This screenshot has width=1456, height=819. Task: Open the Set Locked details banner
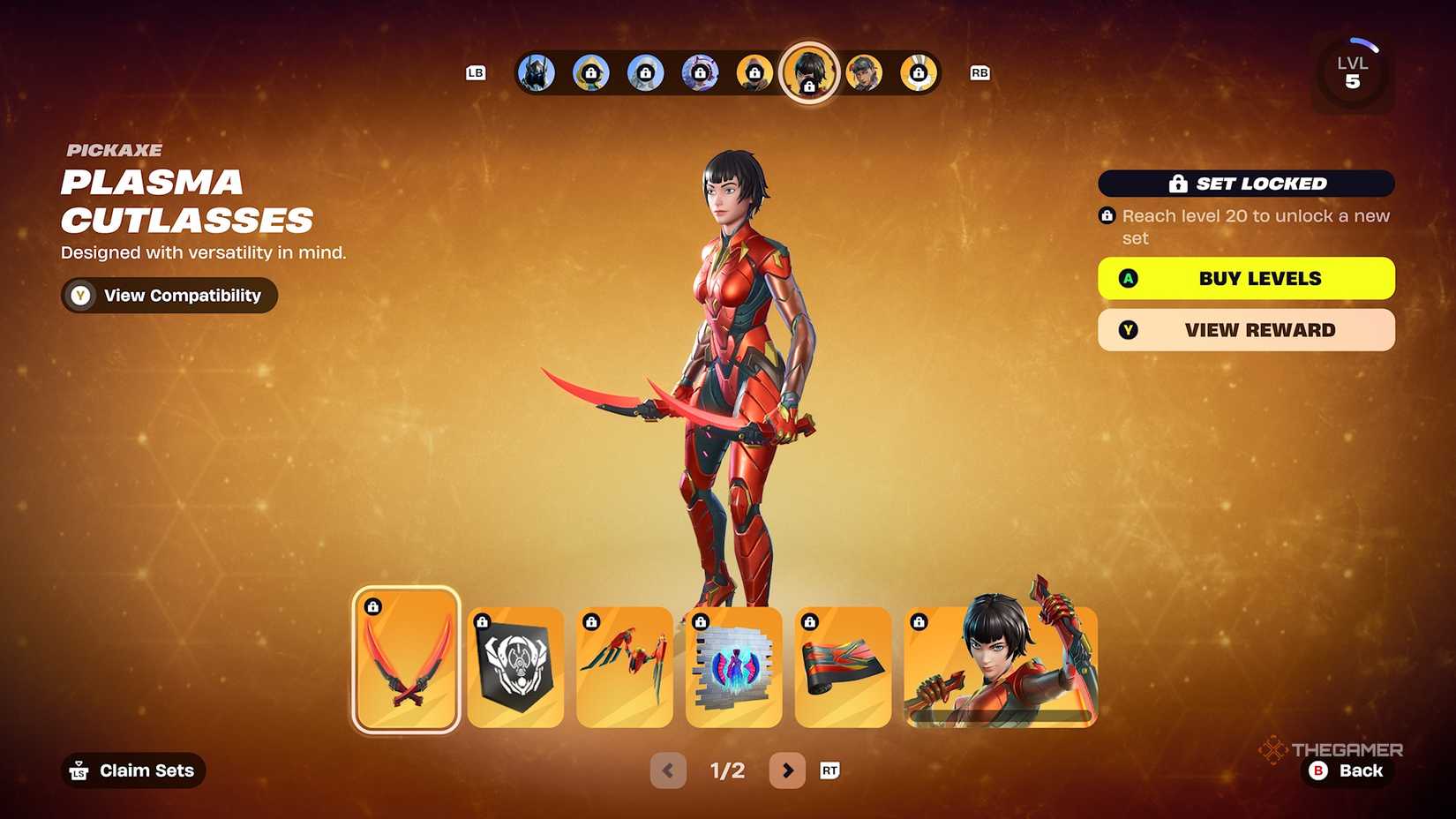click(1245, 183)
